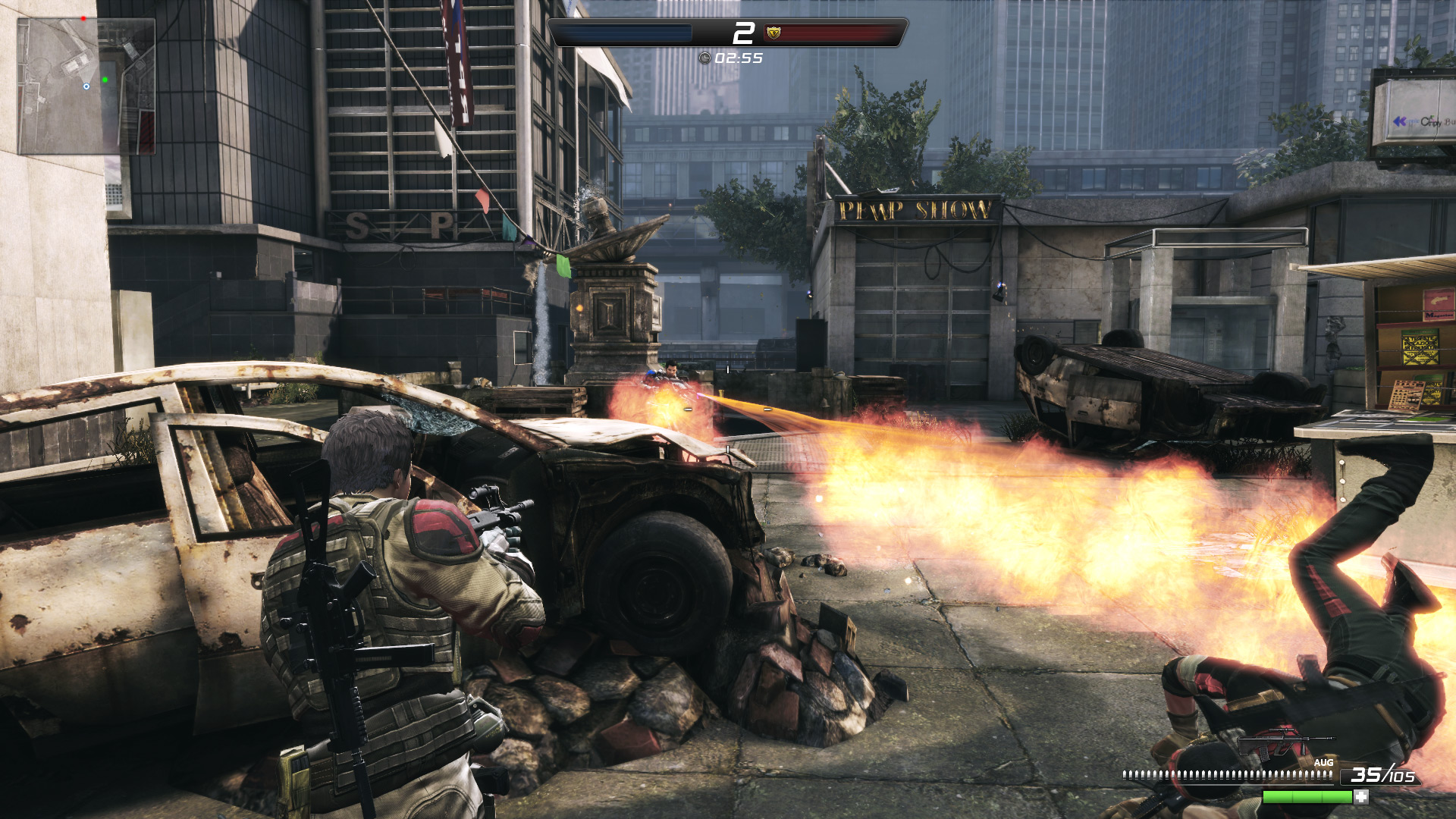Click the minimap in the corner
Viewport: 1456px width, 819px height.
86,86
